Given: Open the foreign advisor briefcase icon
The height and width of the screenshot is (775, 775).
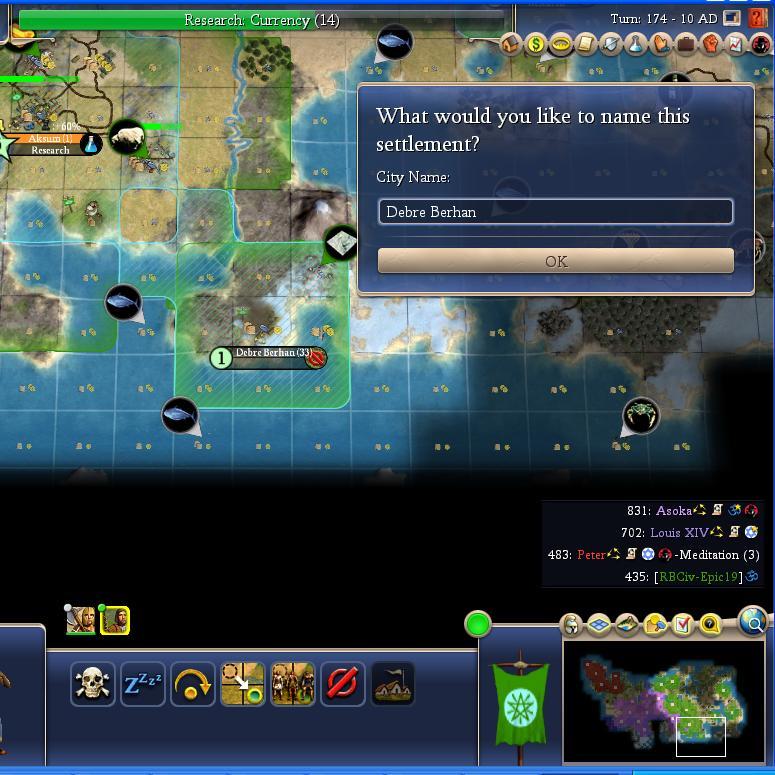Looking at the screenshot, I should pos(686,44).
